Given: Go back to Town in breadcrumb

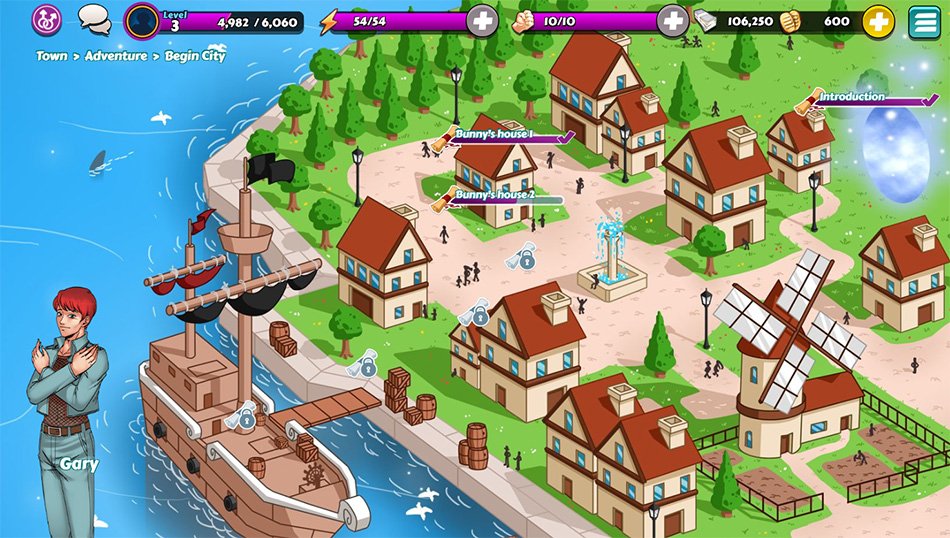Looking at the screenshot, I should coord(52,56).
